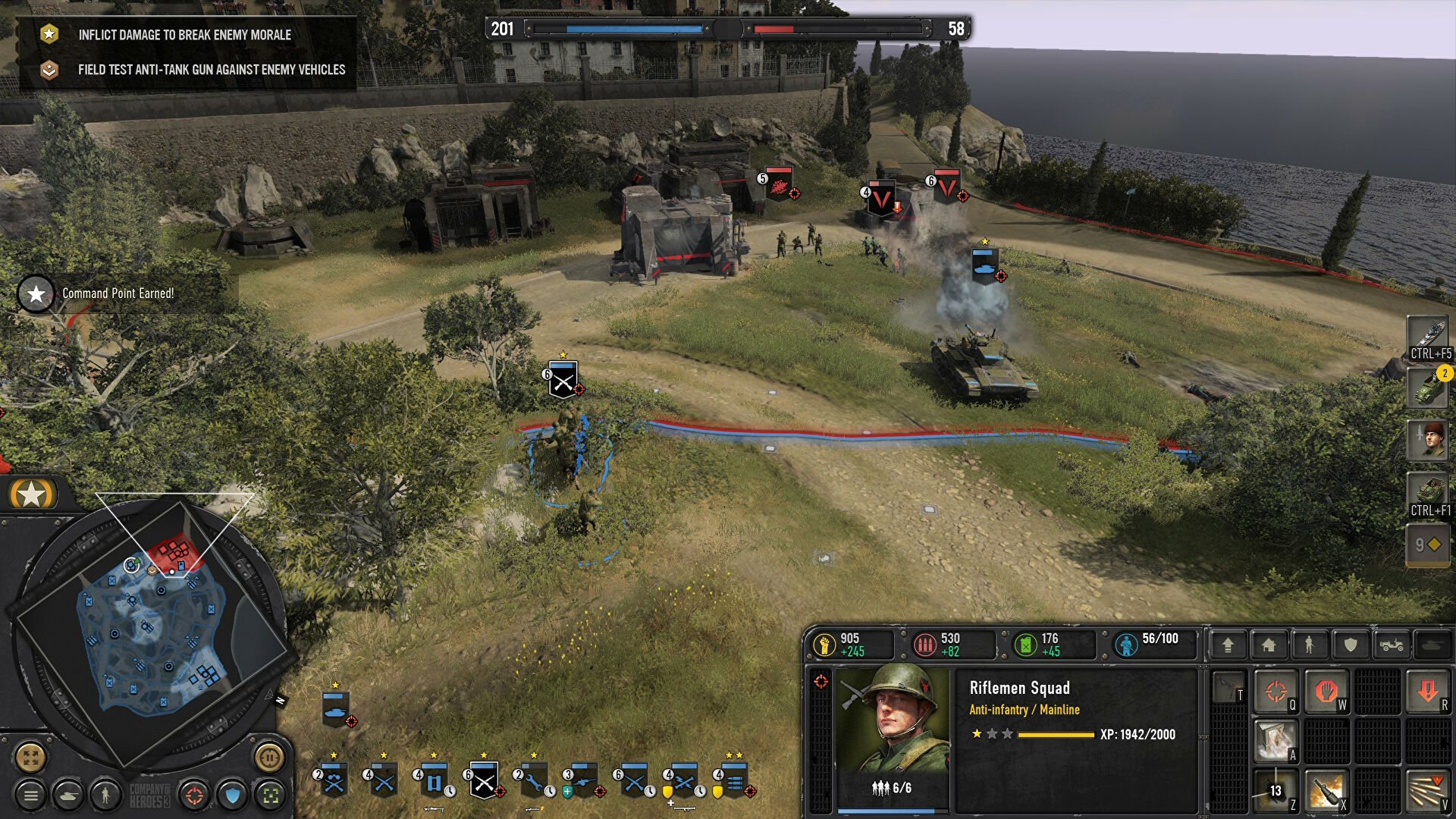Click the red beret commander portrait
The image size is (1456, 819).
(1428, 440)
